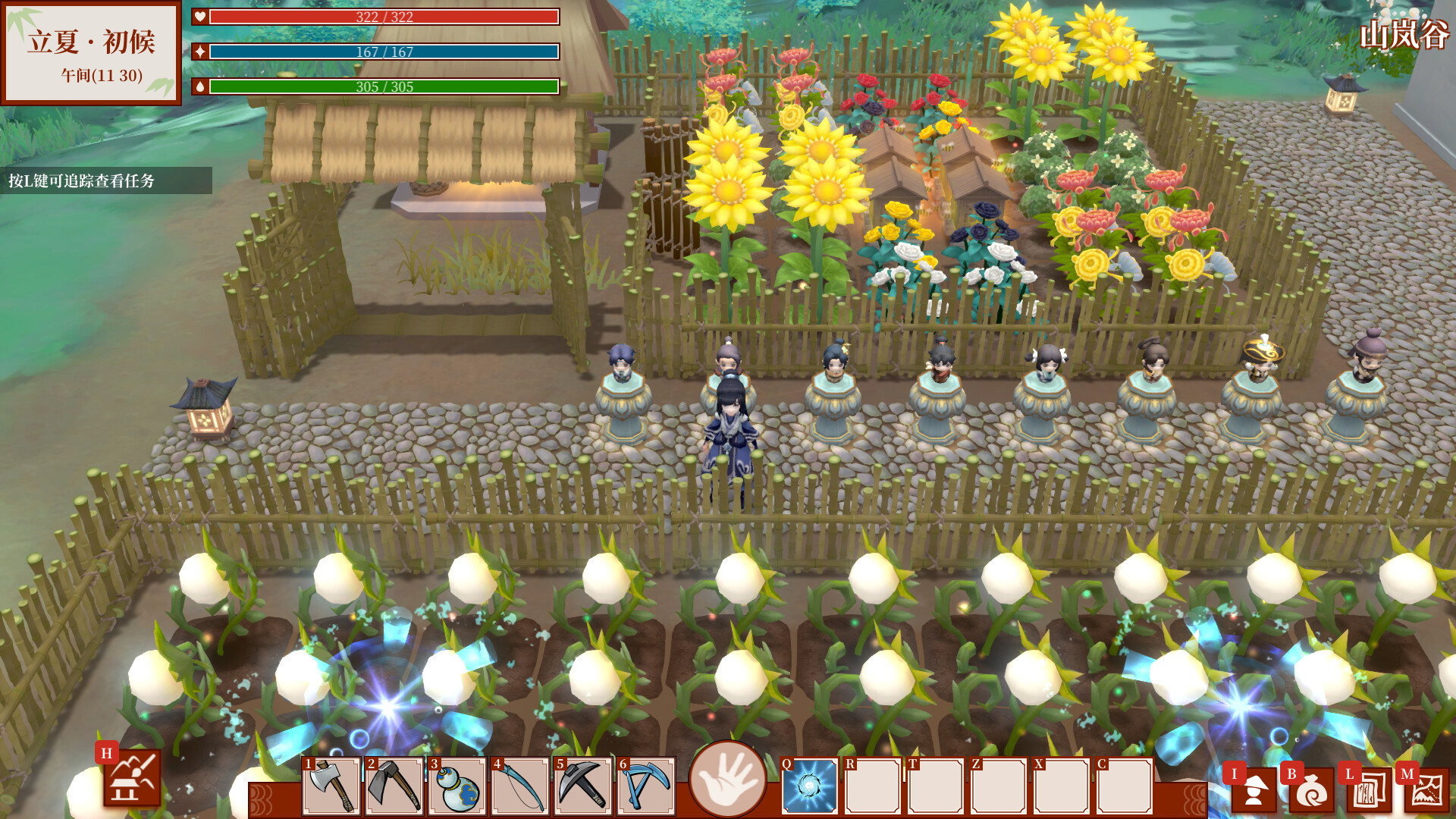Equip the hoe from hotbar slot 2
This screenshot has height=819, width=1456.
coord(394,786)
